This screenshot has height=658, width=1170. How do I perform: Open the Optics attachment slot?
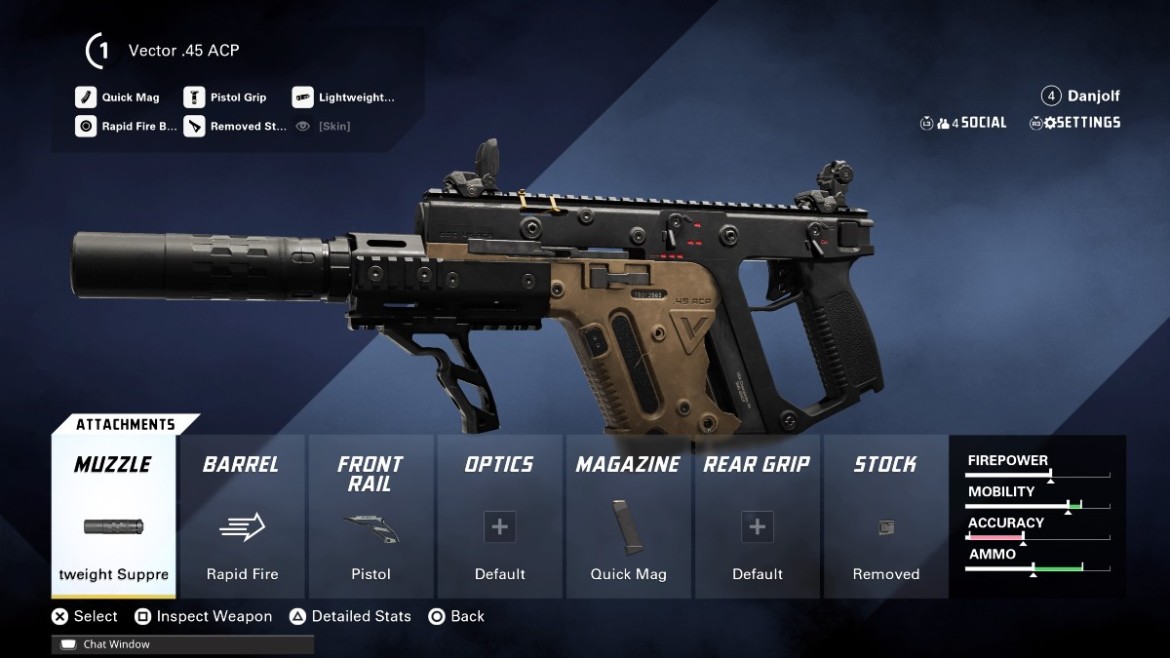(500, 516)
